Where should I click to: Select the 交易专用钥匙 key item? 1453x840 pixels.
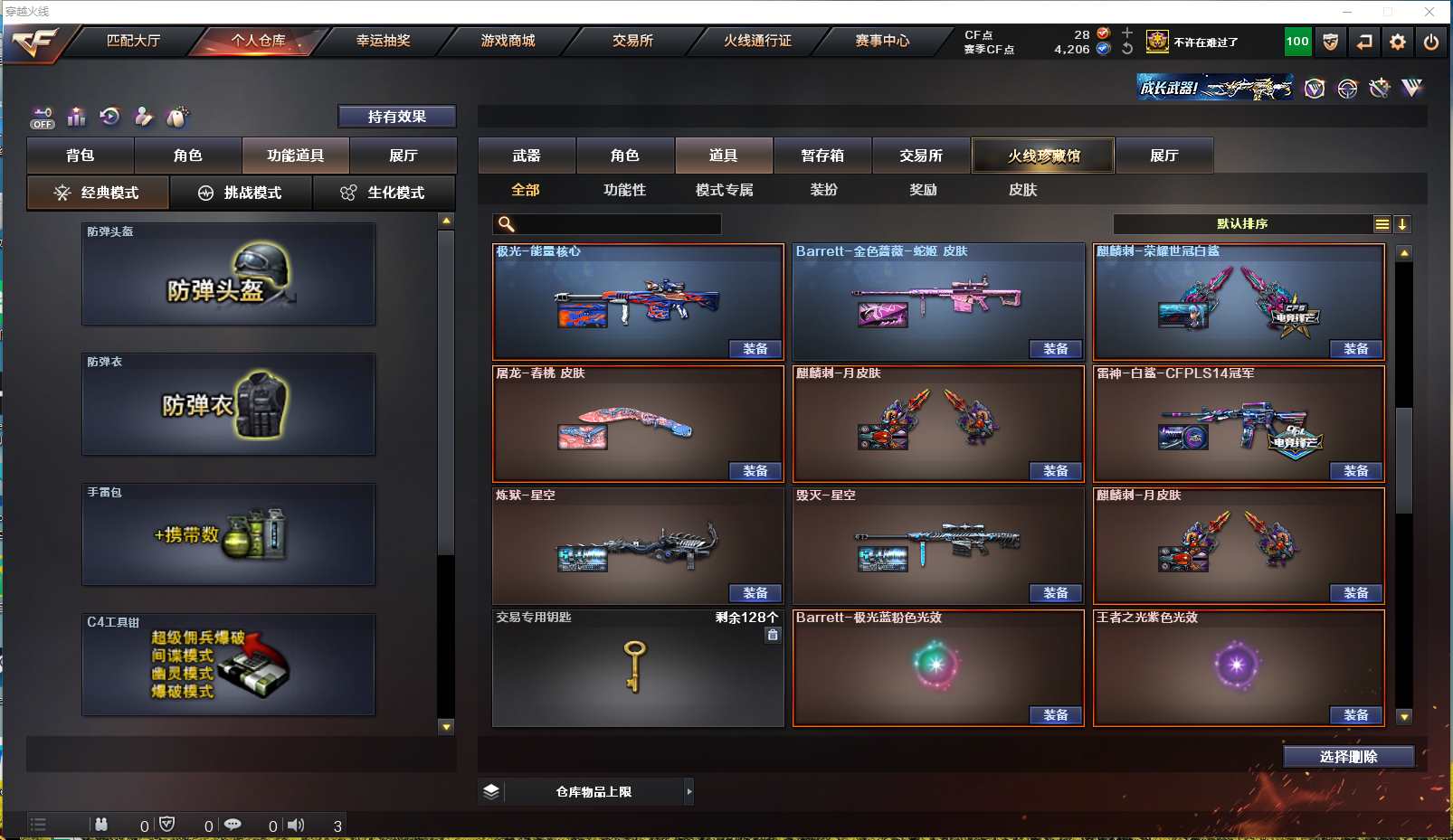[x=637, y=667]
